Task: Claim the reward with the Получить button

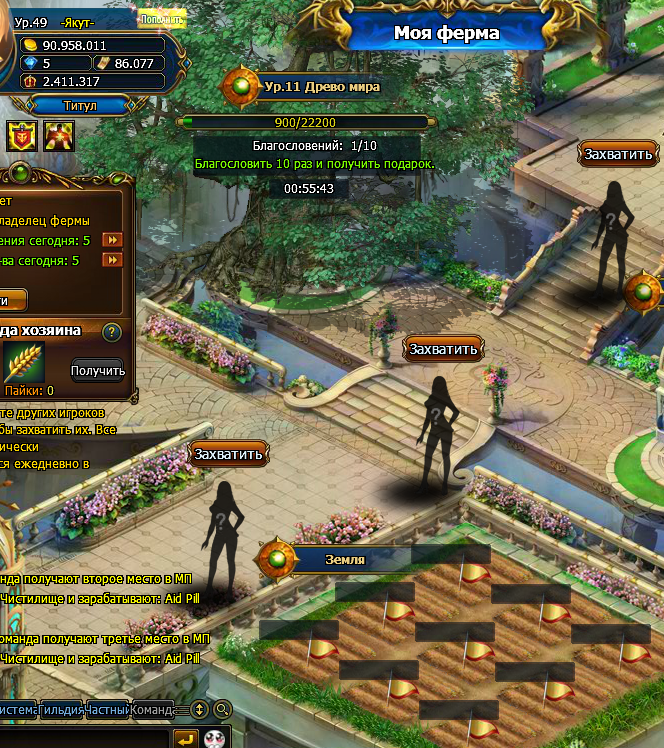Action: pos(97,371)
